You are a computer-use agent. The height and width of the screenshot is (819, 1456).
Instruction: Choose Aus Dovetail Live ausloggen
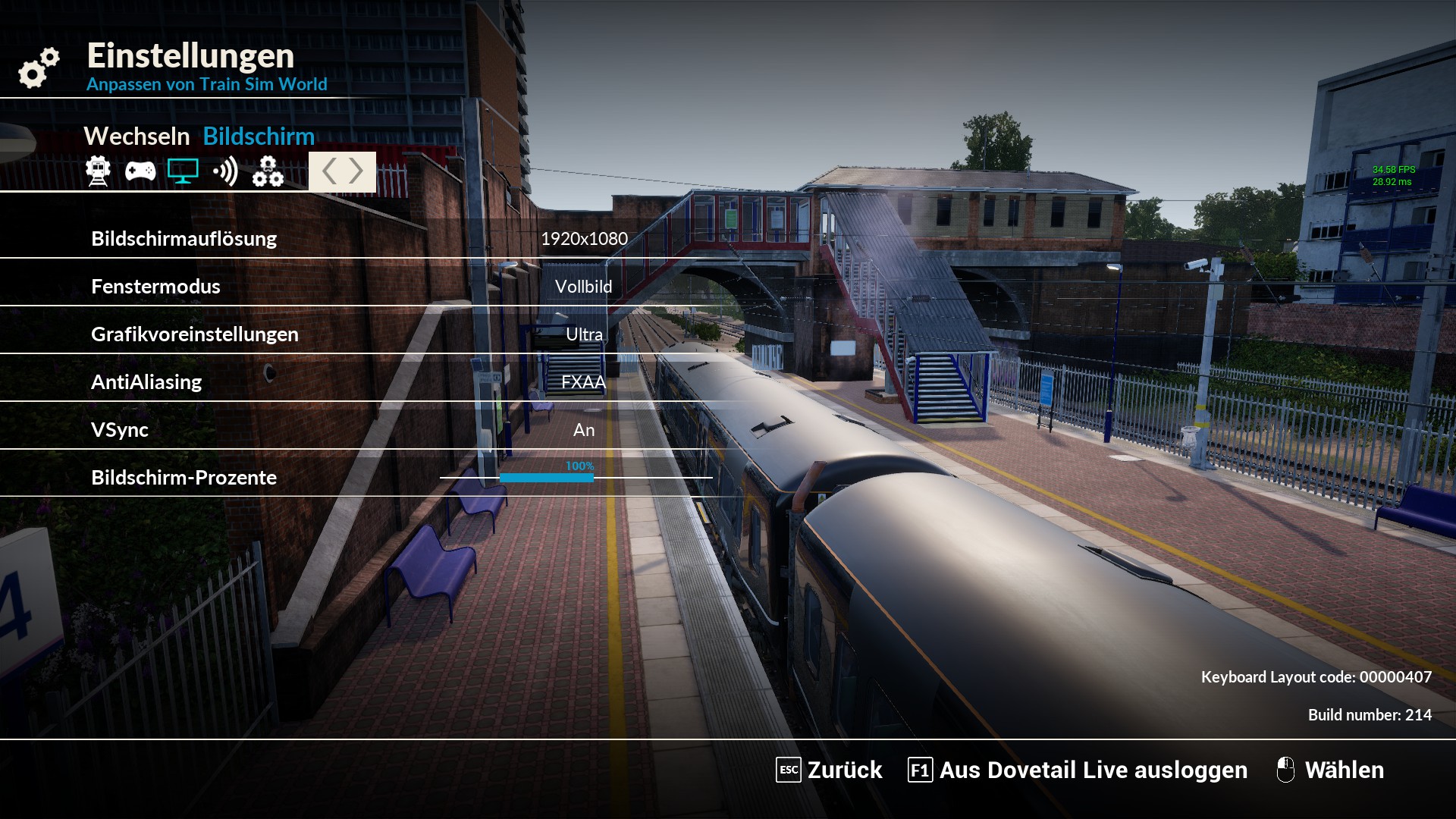point(1078,770)
